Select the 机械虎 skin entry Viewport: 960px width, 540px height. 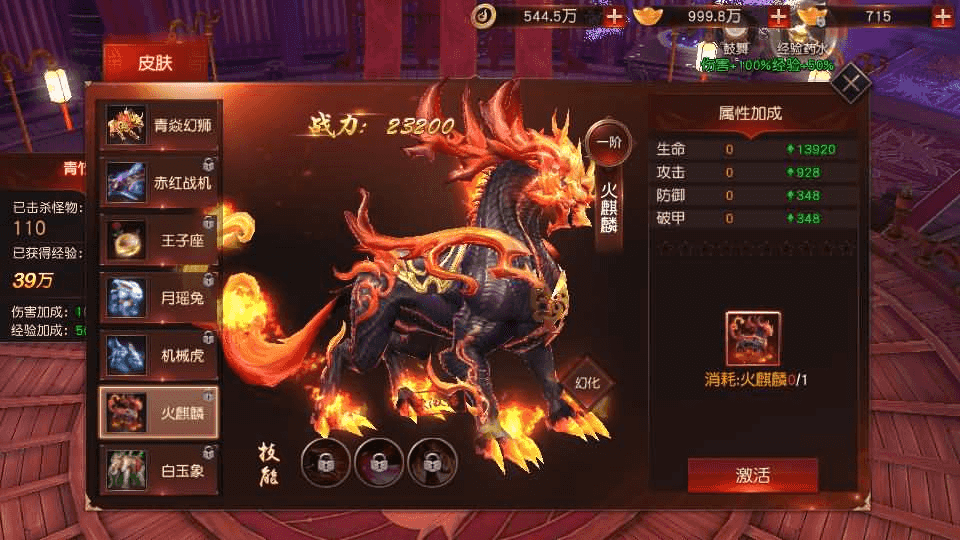(x=161, y=354)
